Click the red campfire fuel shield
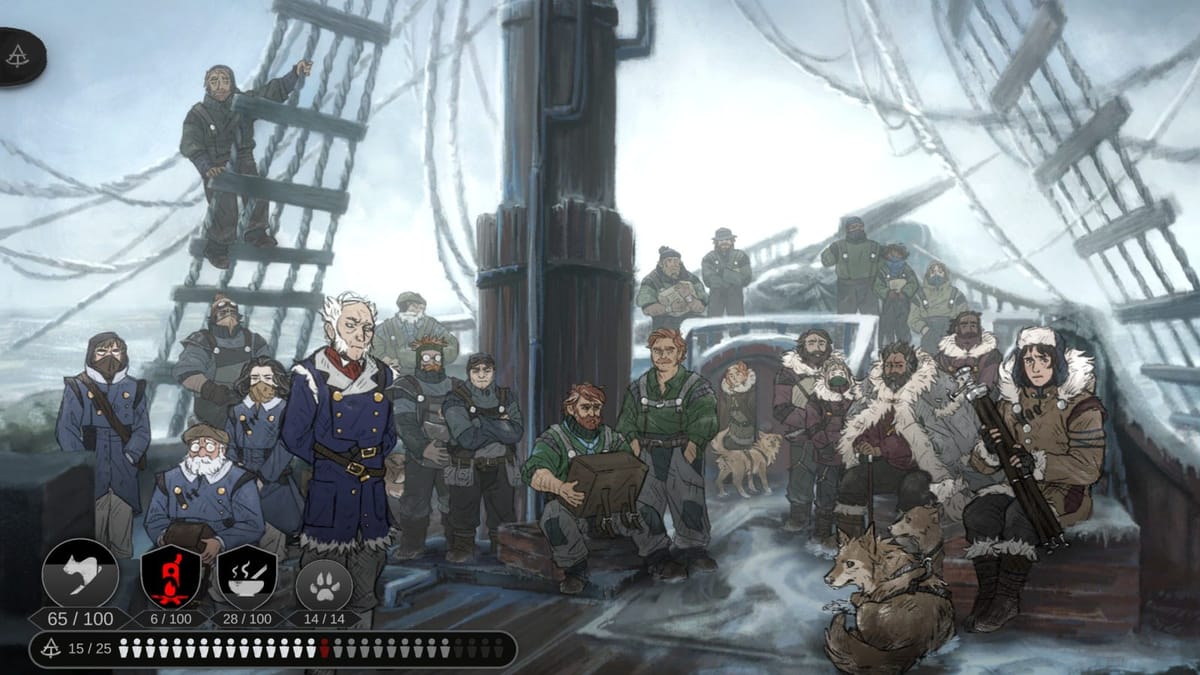The width and height of the screenshot is (1200, 675). pyautogui.click(x=171, y=576)
